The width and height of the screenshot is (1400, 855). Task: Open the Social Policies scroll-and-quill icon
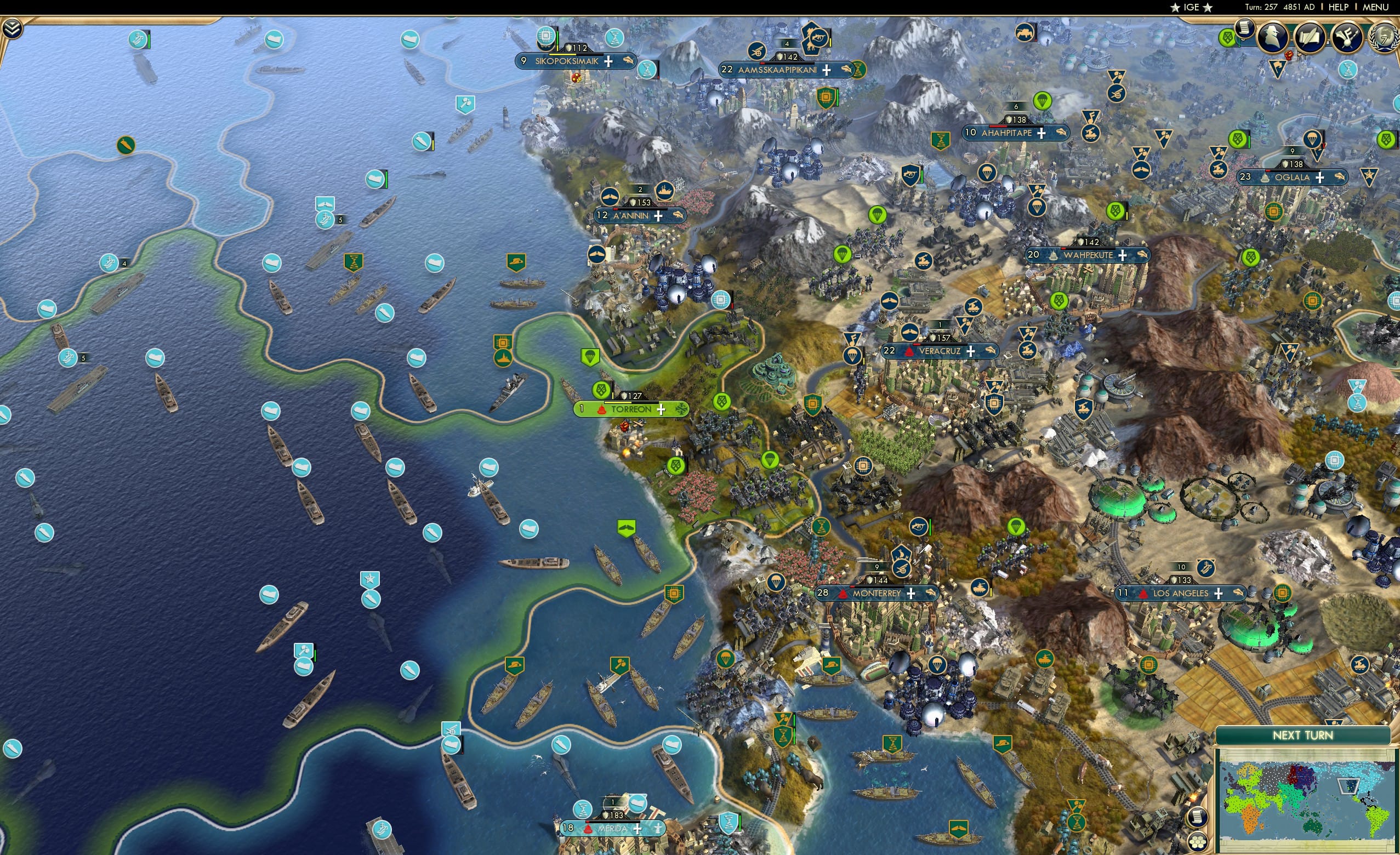(1310, 35)
